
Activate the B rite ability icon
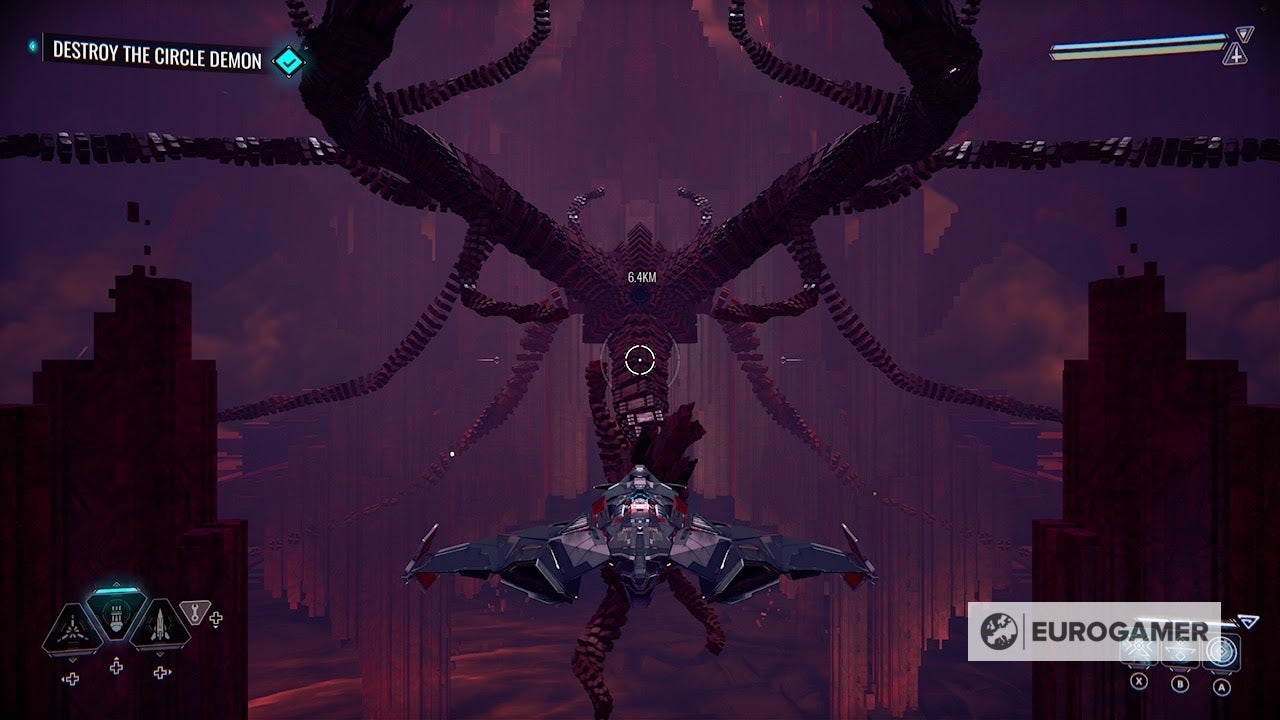tap(1181, 651)
